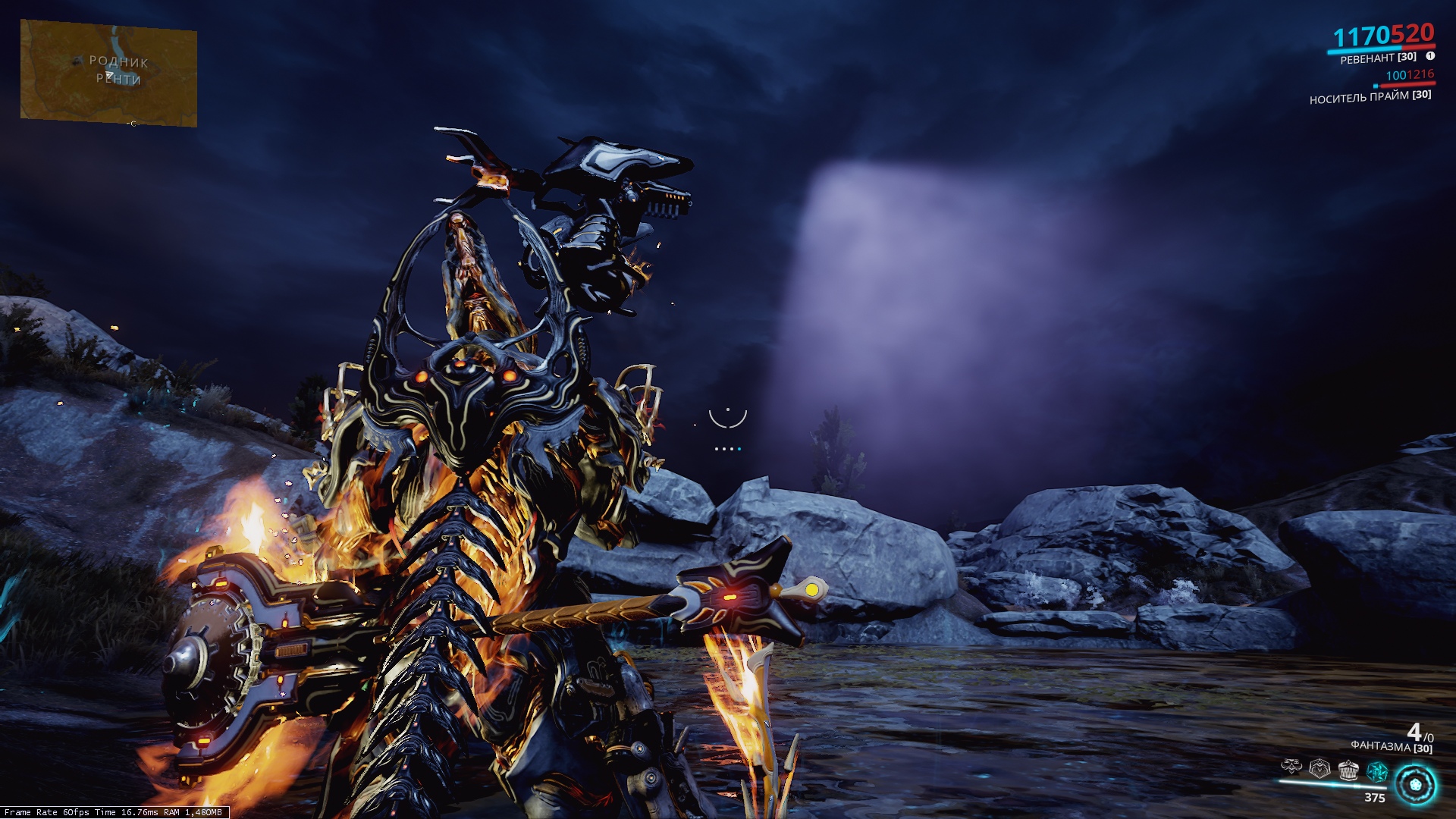
Task: Select the Reave ability icon
Action: tap(1348, 768)
